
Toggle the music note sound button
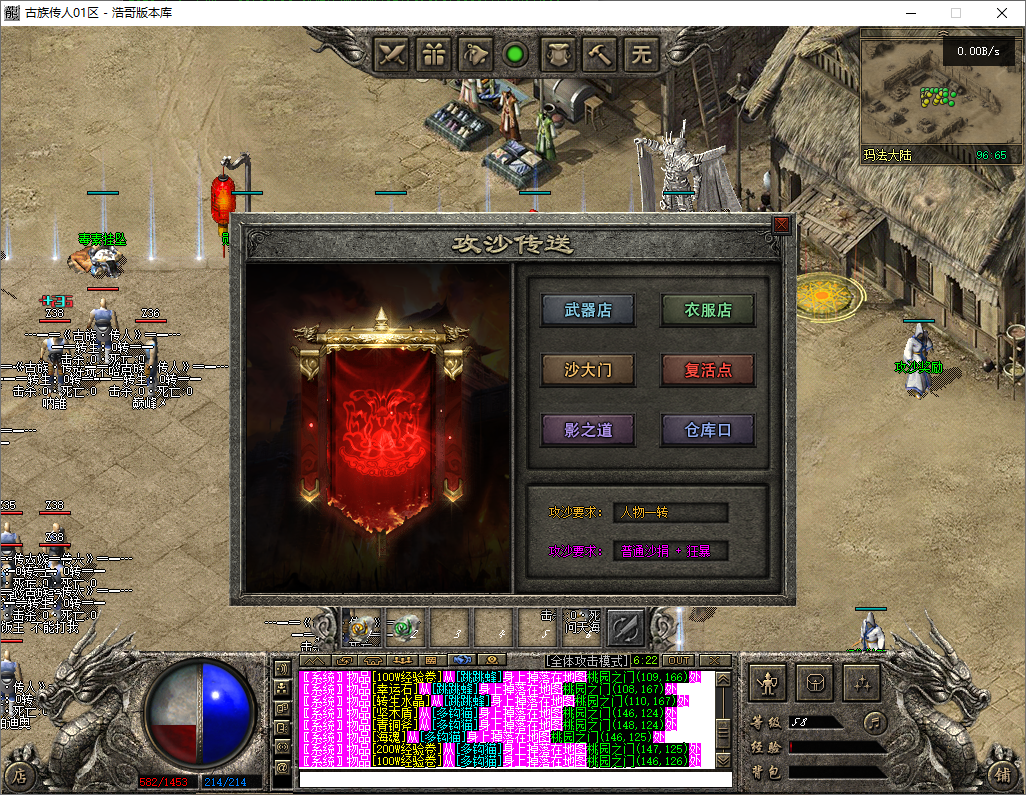pos(875,721)
